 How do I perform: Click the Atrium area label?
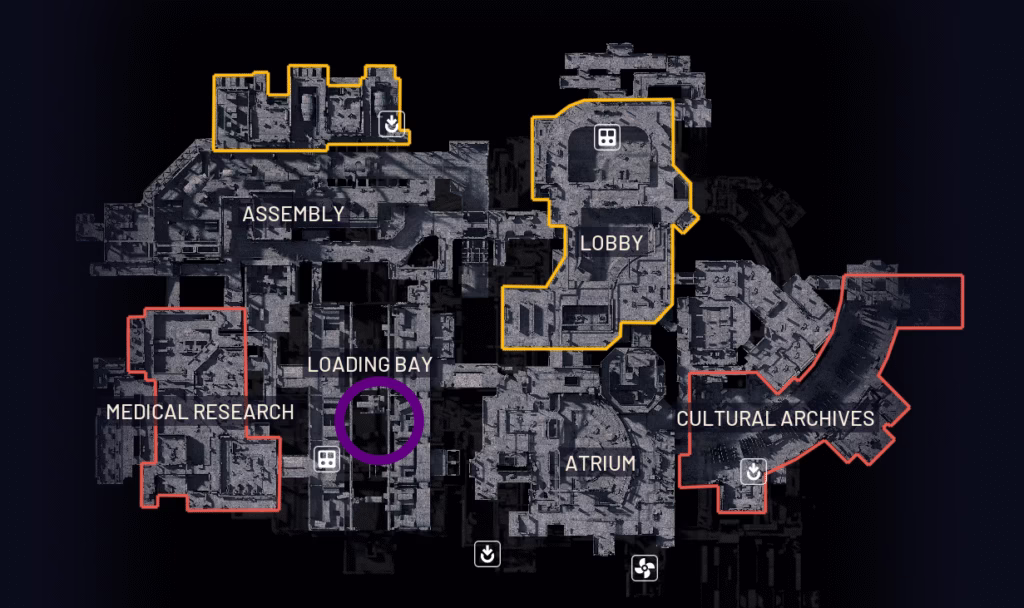pos(600,464)
